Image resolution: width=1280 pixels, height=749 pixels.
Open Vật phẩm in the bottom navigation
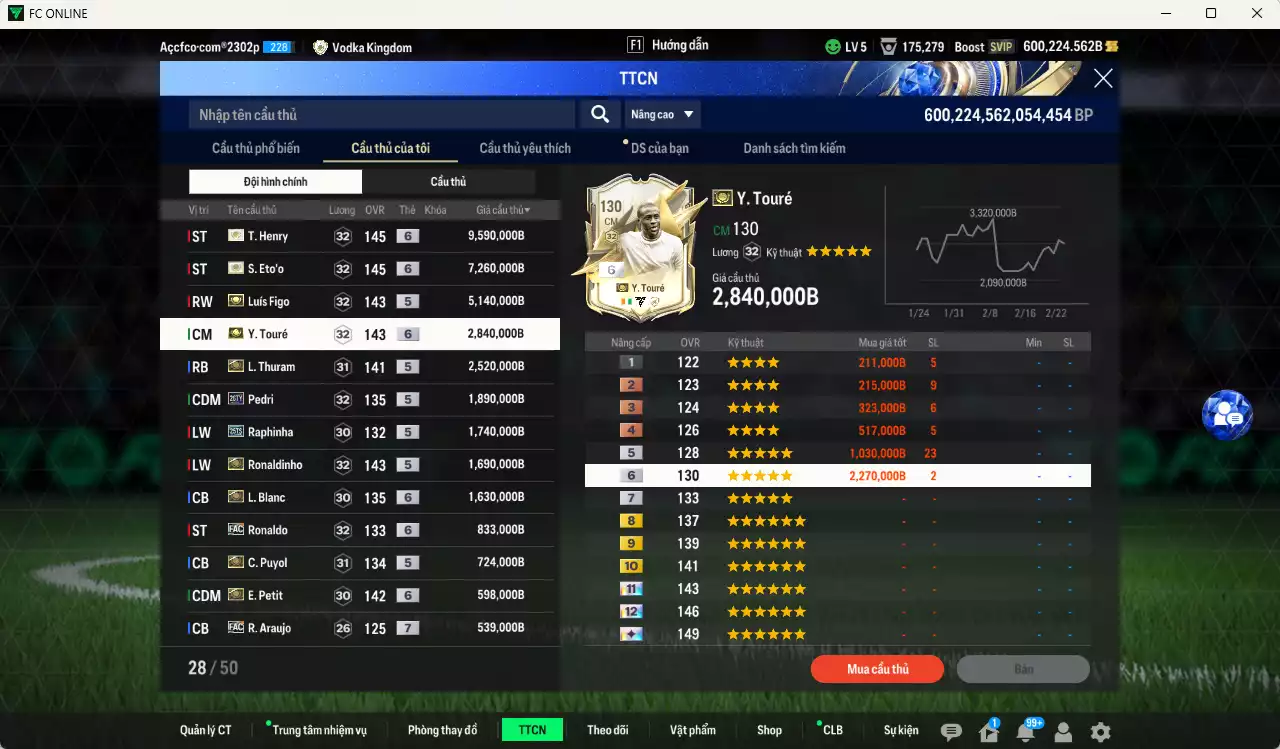pos(693,729)
